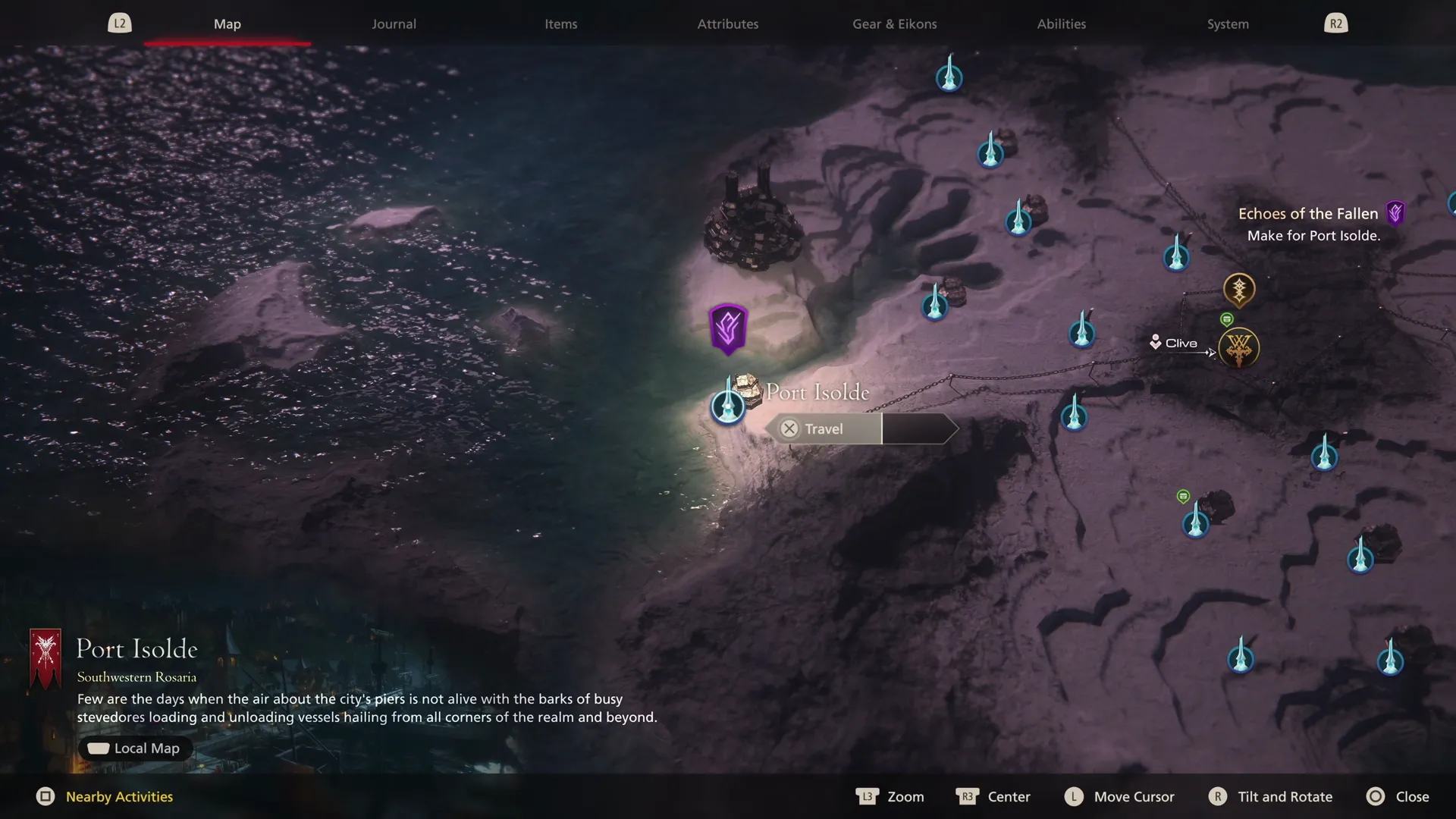The height and width of the screenshot is (819, 1456).
Task: Switch to the Abilities tab
Action: [1060, 24]
